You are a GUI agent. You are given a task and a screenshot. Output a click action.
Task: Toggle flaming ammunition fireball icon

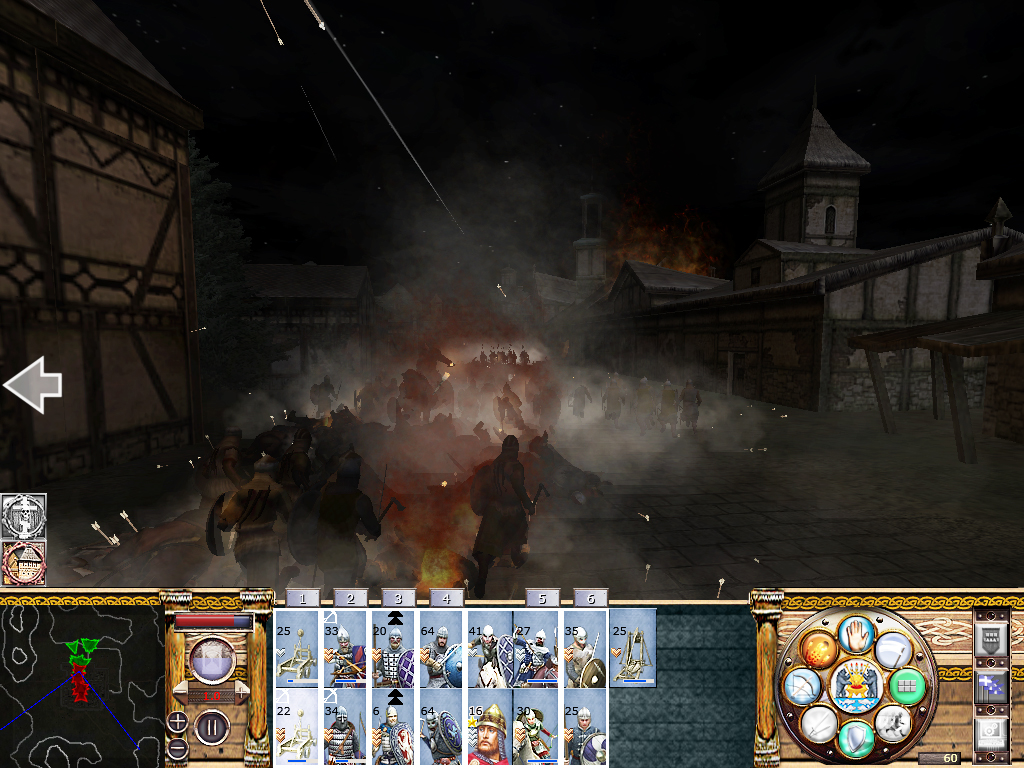click(x=817, y=649)
